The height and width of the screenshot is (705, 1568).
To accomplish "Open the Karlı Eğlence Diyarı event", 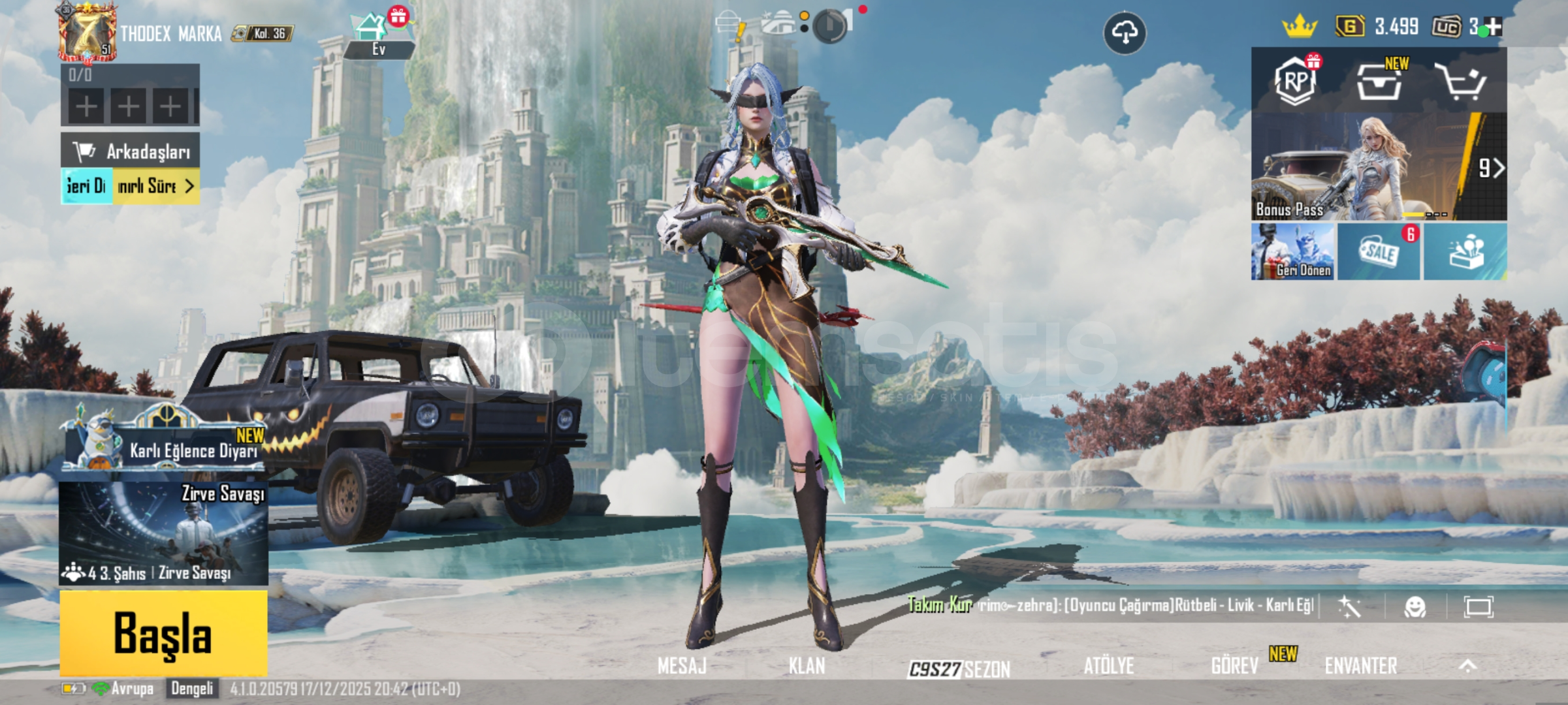I will point(167,444).
